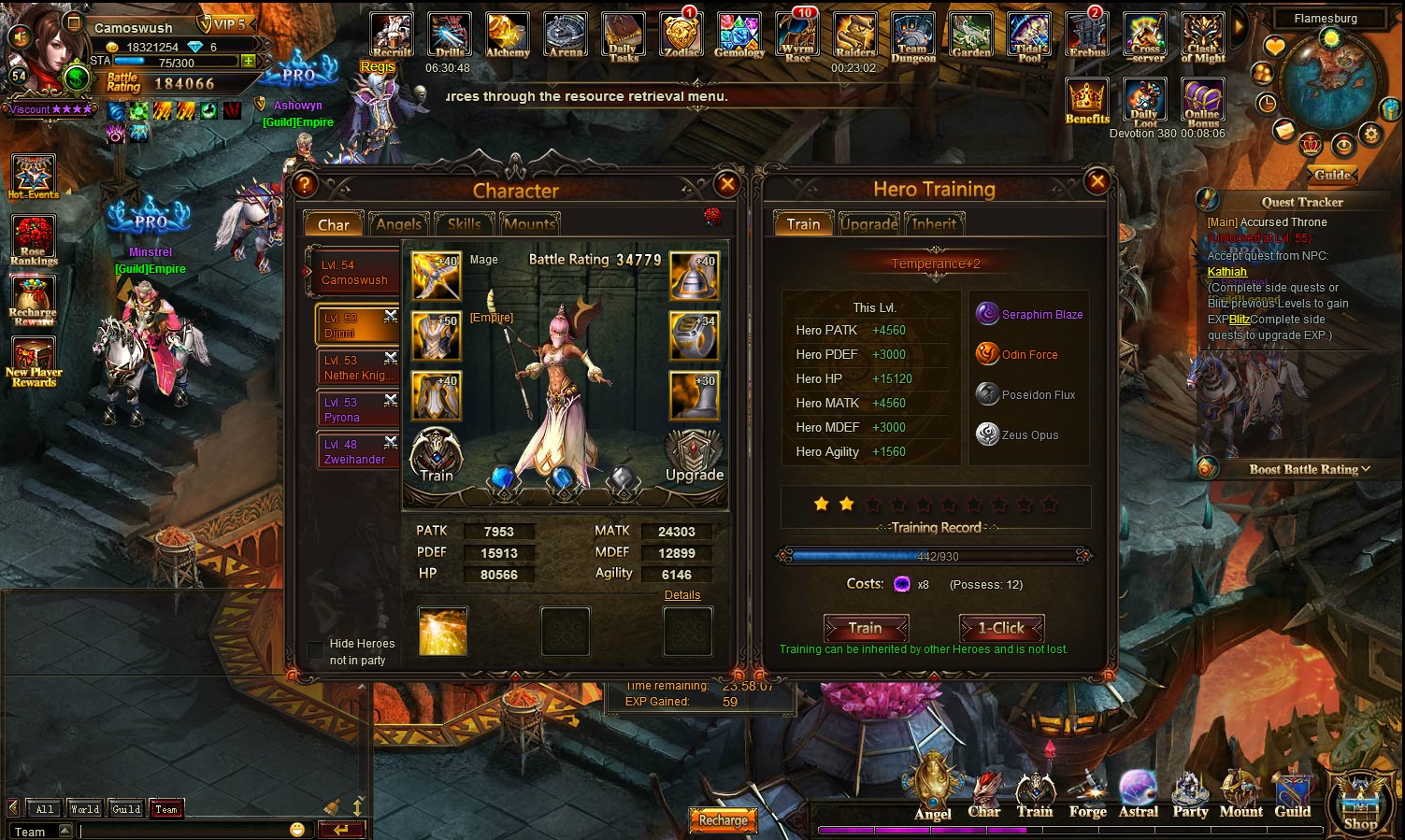Open the stat Details link
Viewport: 1405px width, 840px height.
coord(682,595)
